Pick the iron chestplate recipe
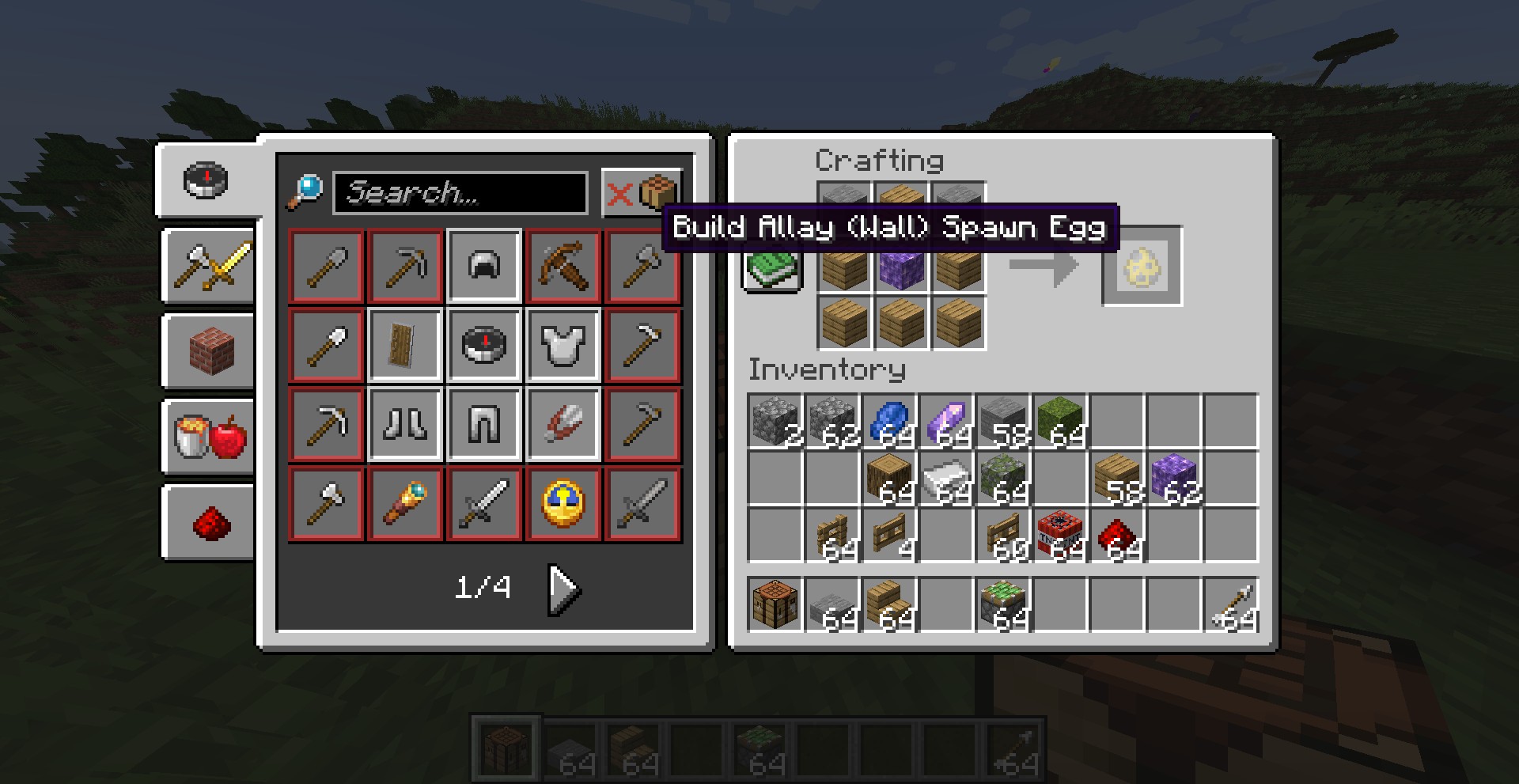Viewport: 1519px width, 784px height. tap(563, 346)
